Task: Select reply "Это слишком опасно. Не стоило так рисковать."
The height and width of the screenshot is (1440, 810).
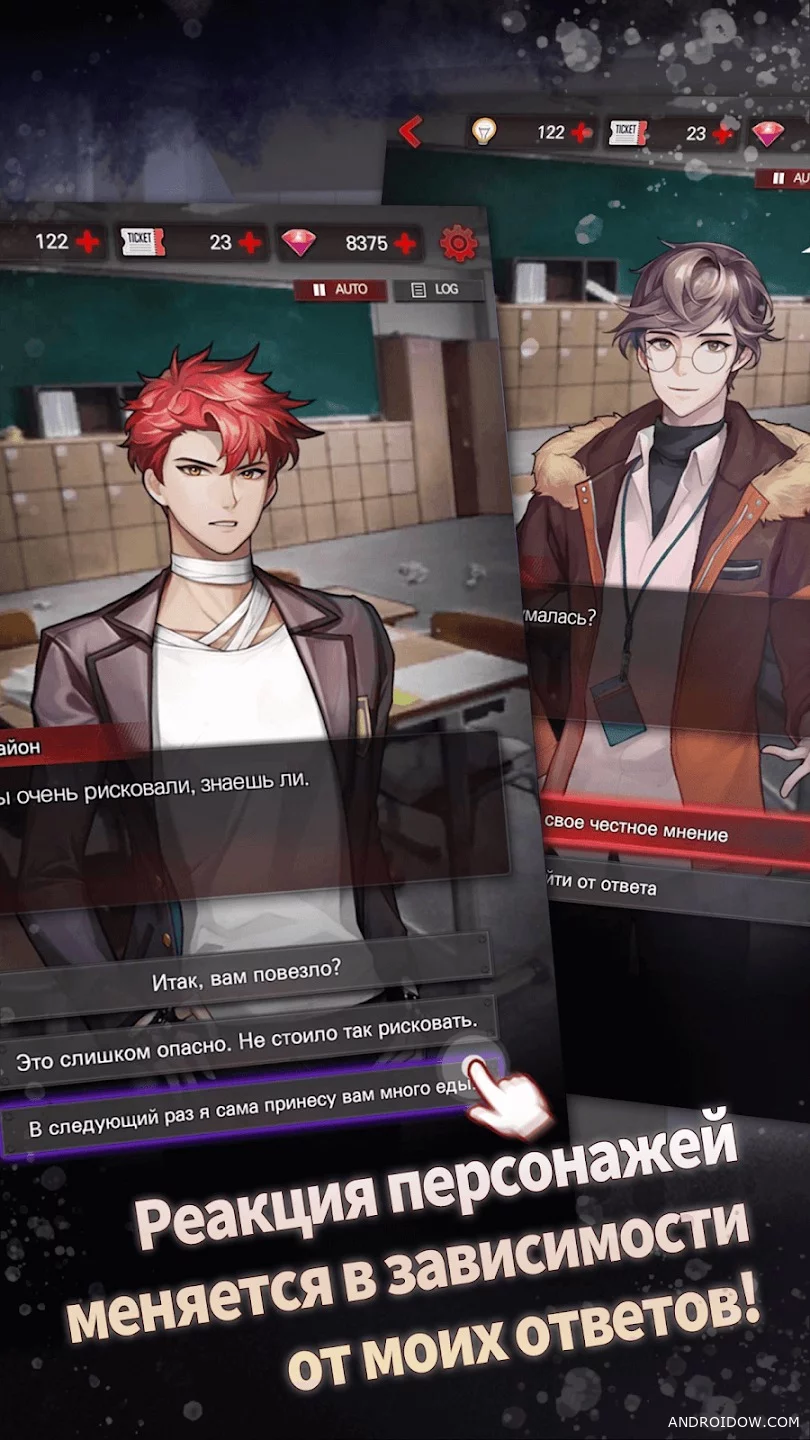Action: pos(245,1037)
